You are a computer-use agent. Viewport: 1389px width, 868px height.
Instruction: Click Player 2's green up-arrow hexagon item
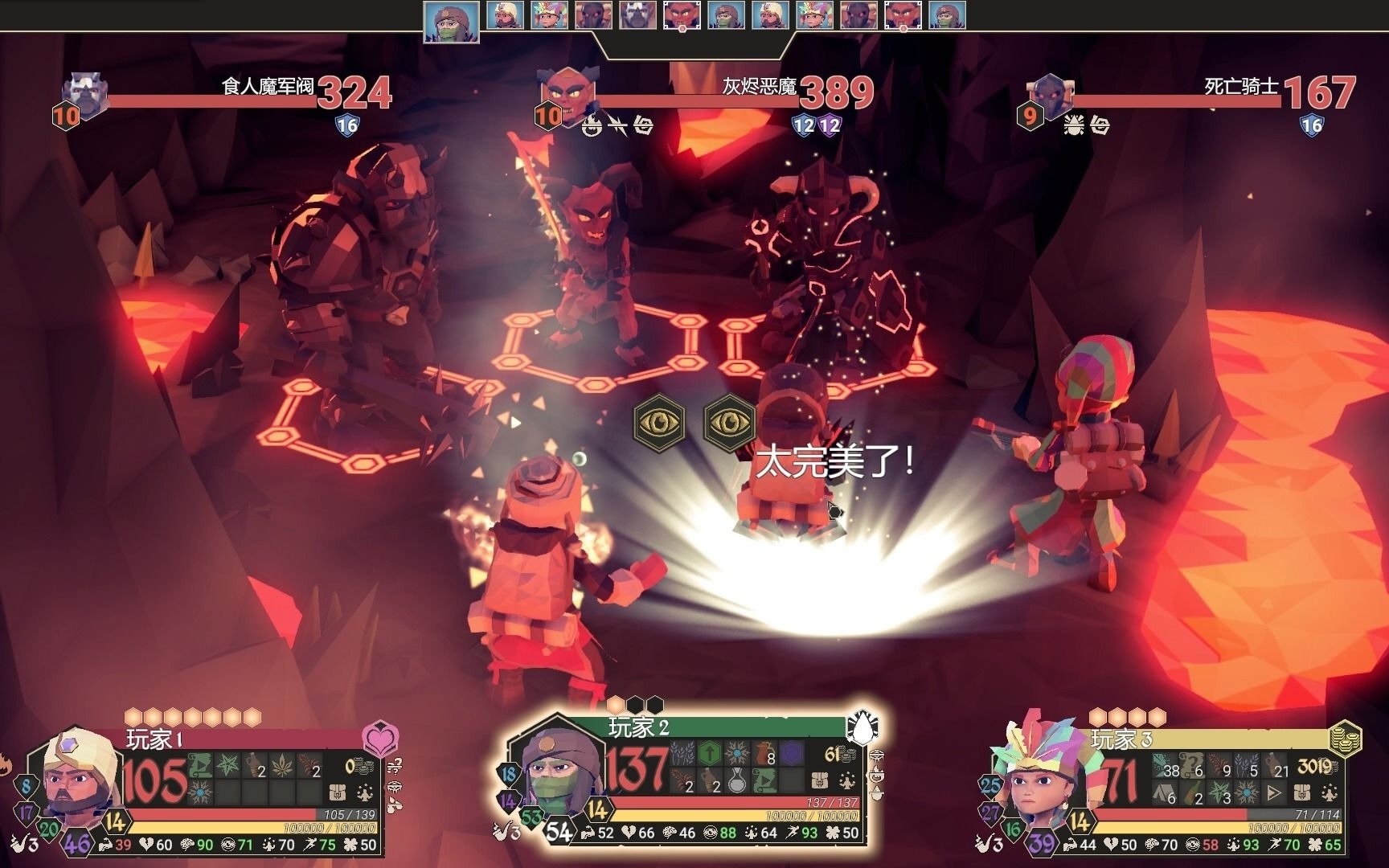(x=709, y=753)
